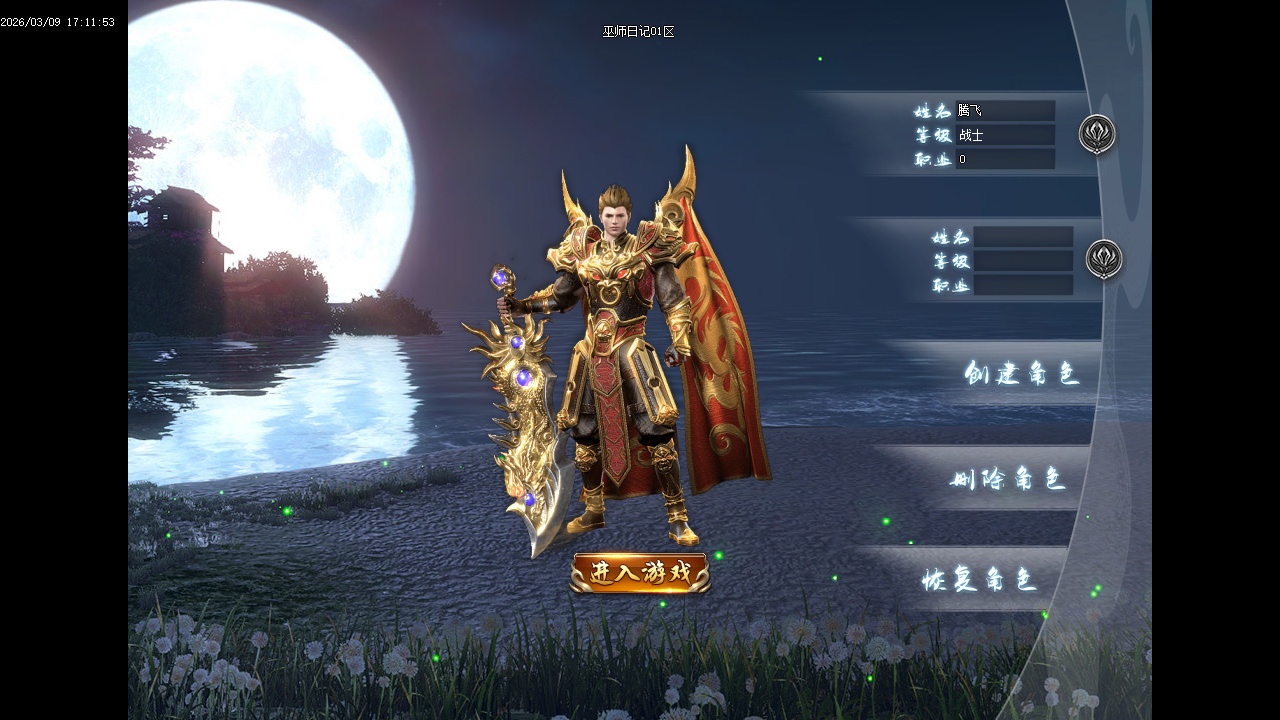This screenshot has width=1280, height=720.
Task: Select the 腾飞 warrior character slot emblem
Action: click(1097, 134)
